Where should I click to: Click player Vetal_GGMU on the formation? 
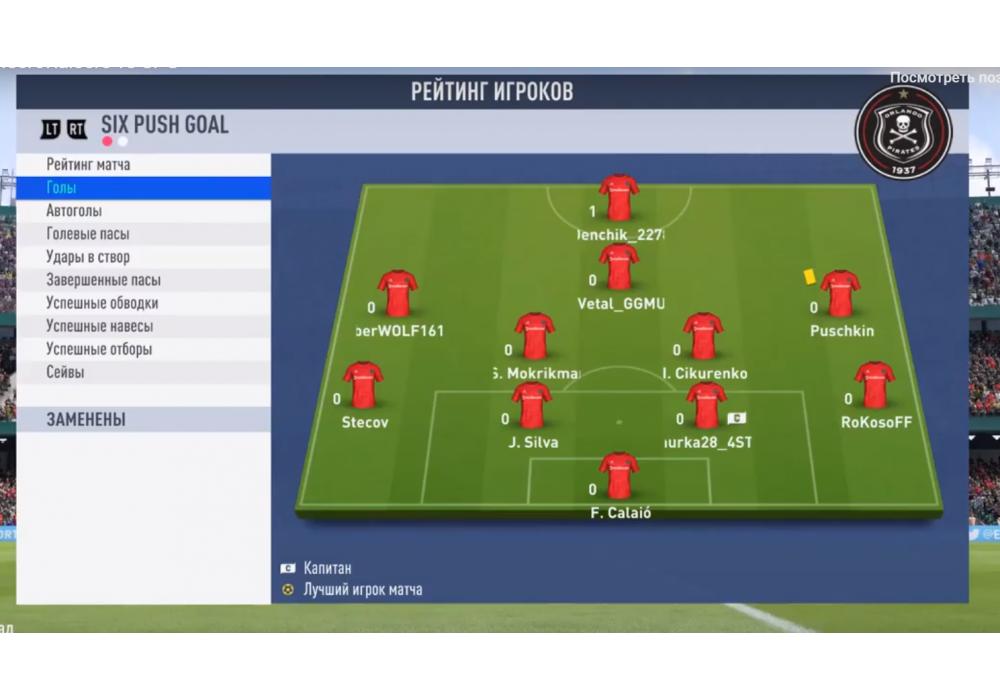click(619, 267)
